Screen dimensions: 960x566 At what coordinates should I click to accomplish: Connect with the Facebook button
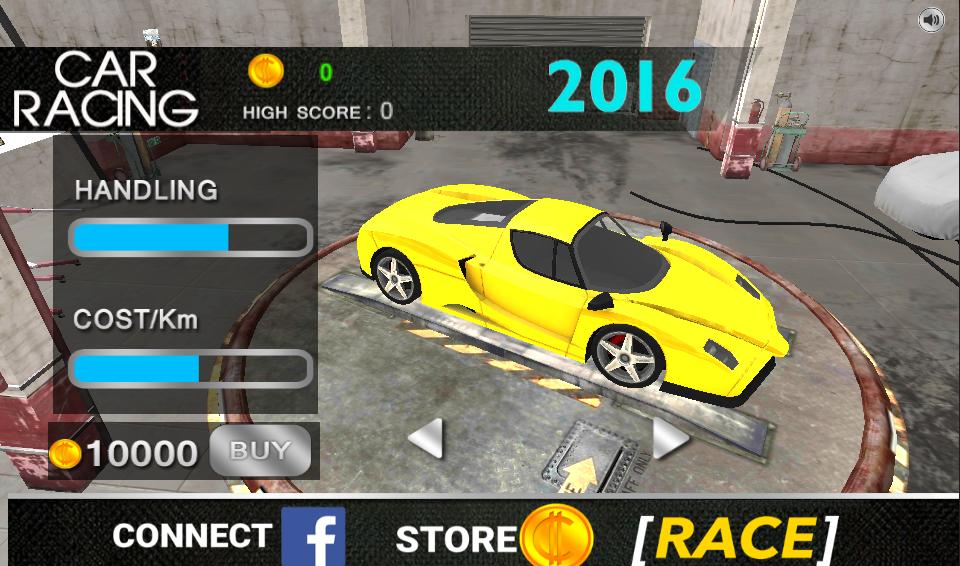pos(313,537)
